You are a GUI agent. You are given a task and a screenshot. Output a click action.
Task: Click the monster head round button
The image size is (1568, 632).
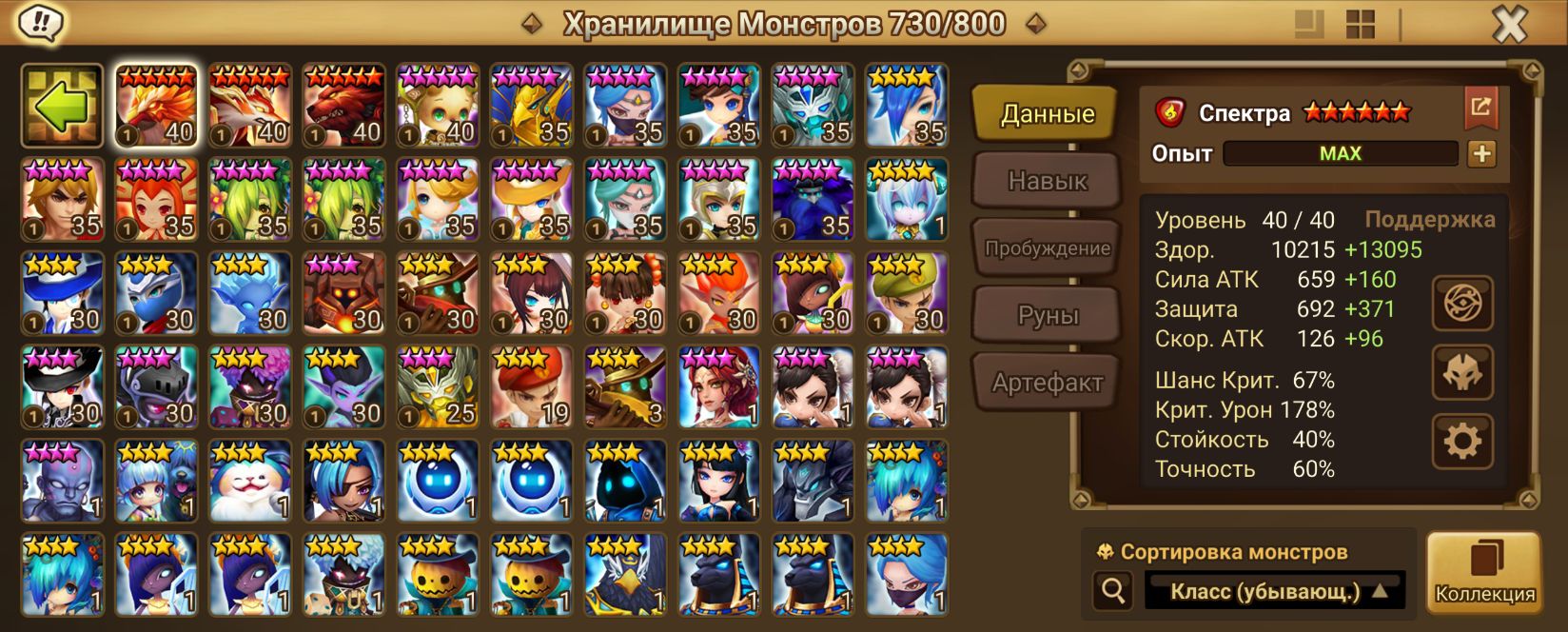(x=1462, y=372)
